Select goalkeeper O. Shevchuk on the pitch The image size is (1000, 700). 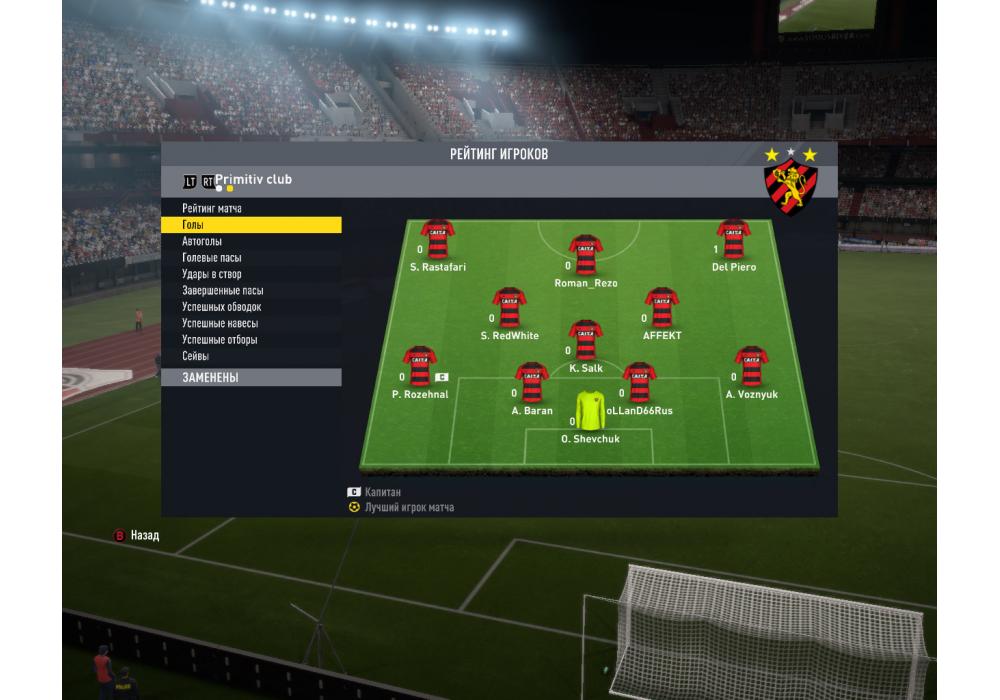(x=590, y=411)
